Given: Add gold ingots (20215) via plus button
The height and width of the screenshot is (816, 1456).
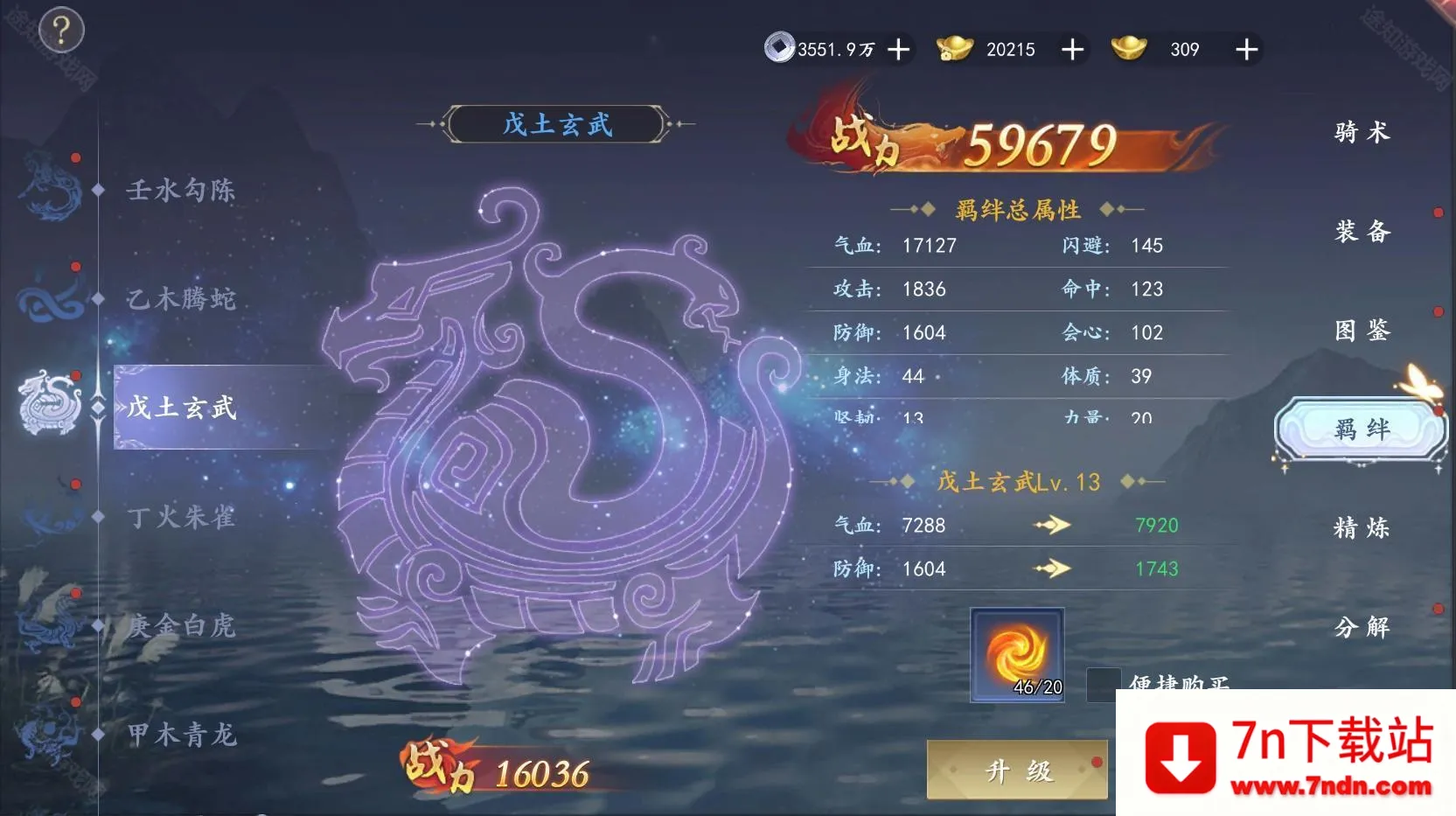Looking at the screenshot, I should coord(1072,50).
